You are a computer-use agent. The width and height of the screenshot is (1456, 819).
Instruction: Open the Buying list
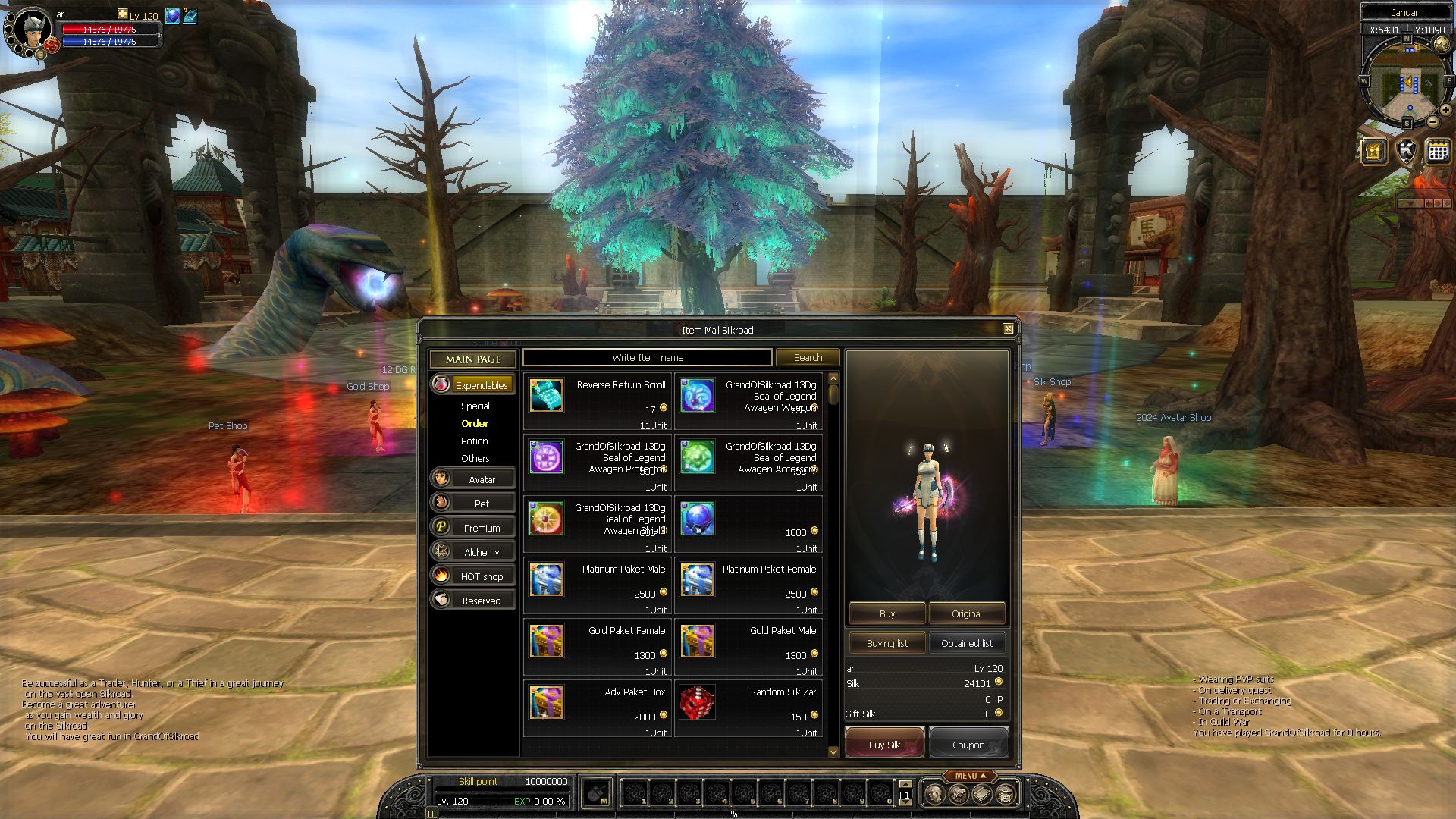tap(886, 643)
